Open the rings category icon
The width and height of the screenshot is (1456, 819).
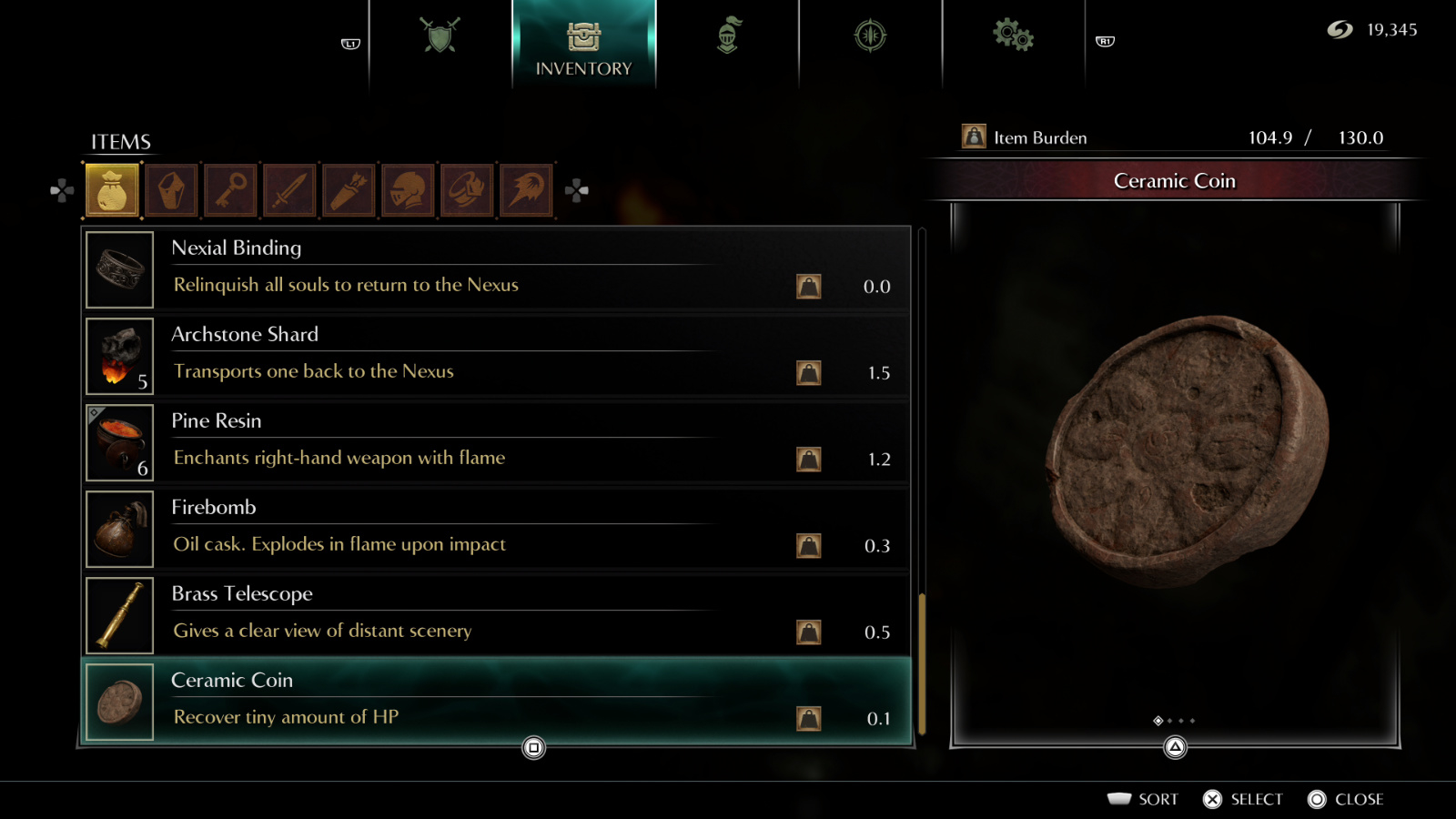tap(467, 189)
